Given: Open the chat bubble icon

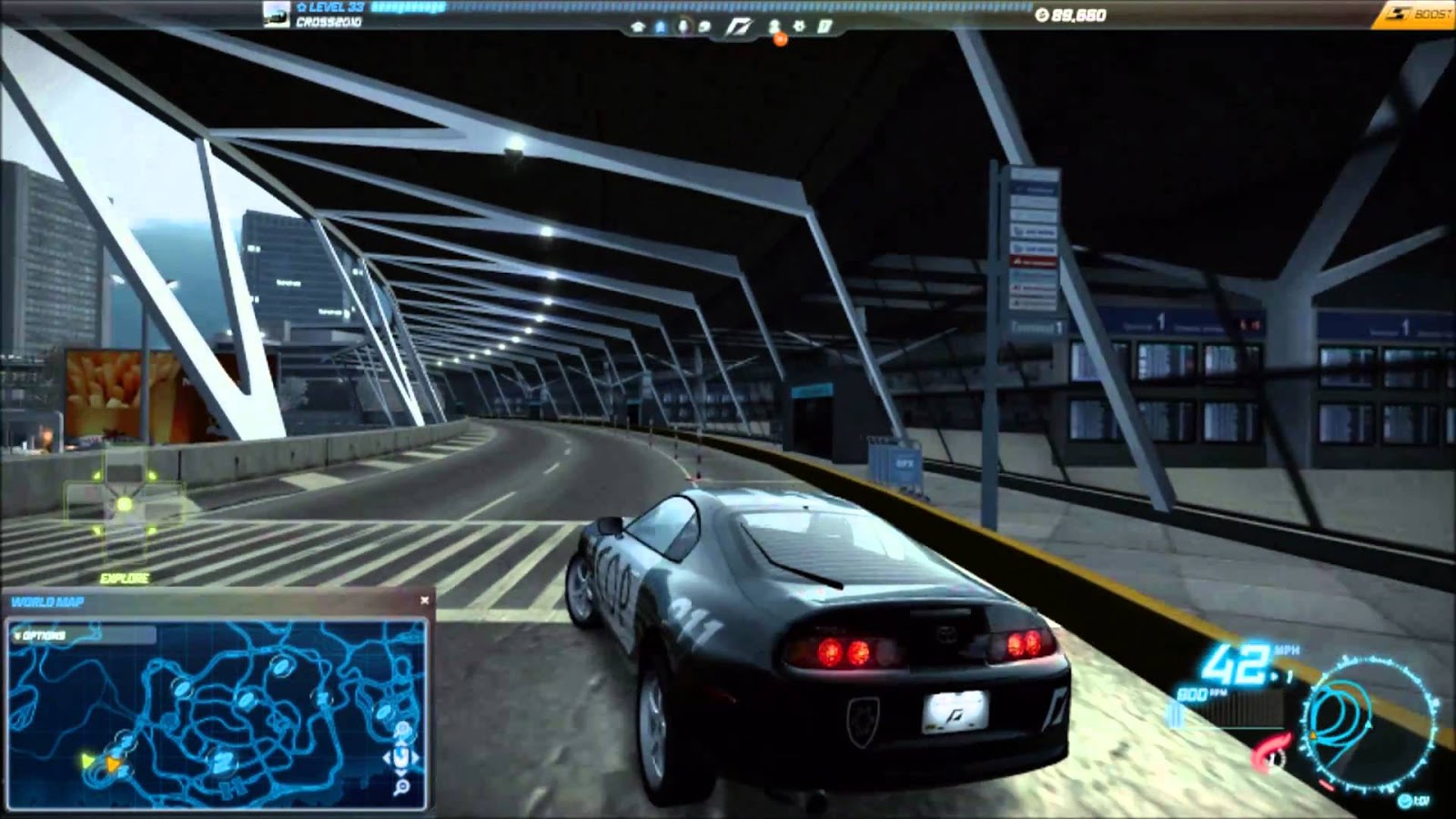Looking at the screenshot, I should (x=704, y=27).
